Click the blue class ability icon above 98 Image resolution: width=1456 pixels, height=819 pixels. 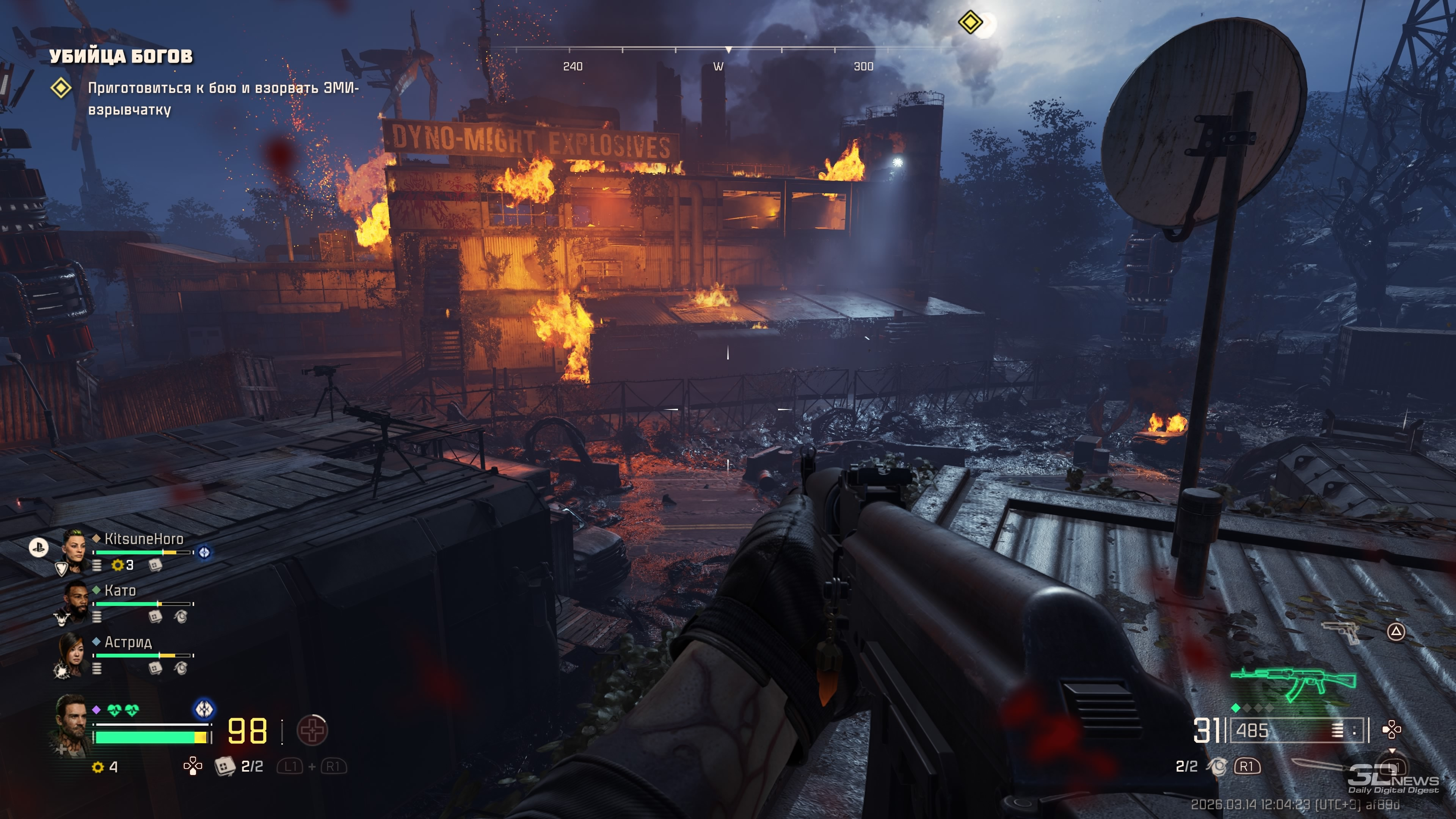(204, 709)
